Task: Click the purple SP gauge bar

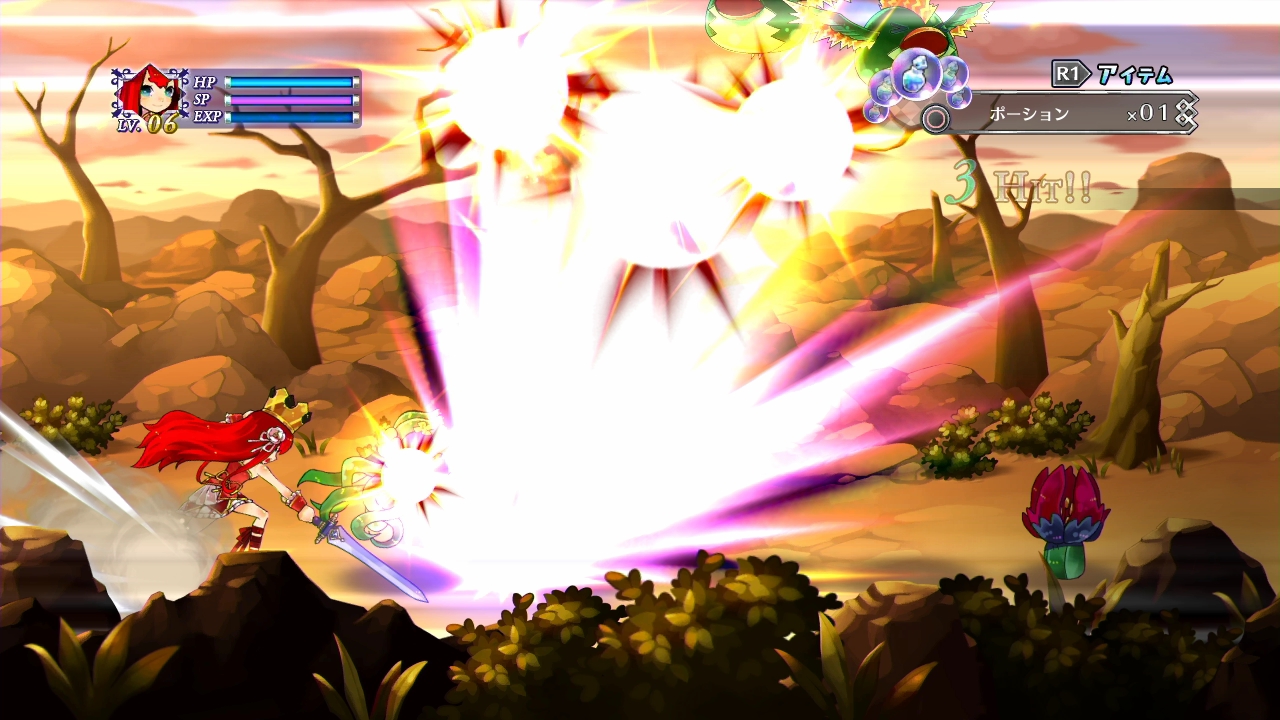Action: tap(289, 100)
